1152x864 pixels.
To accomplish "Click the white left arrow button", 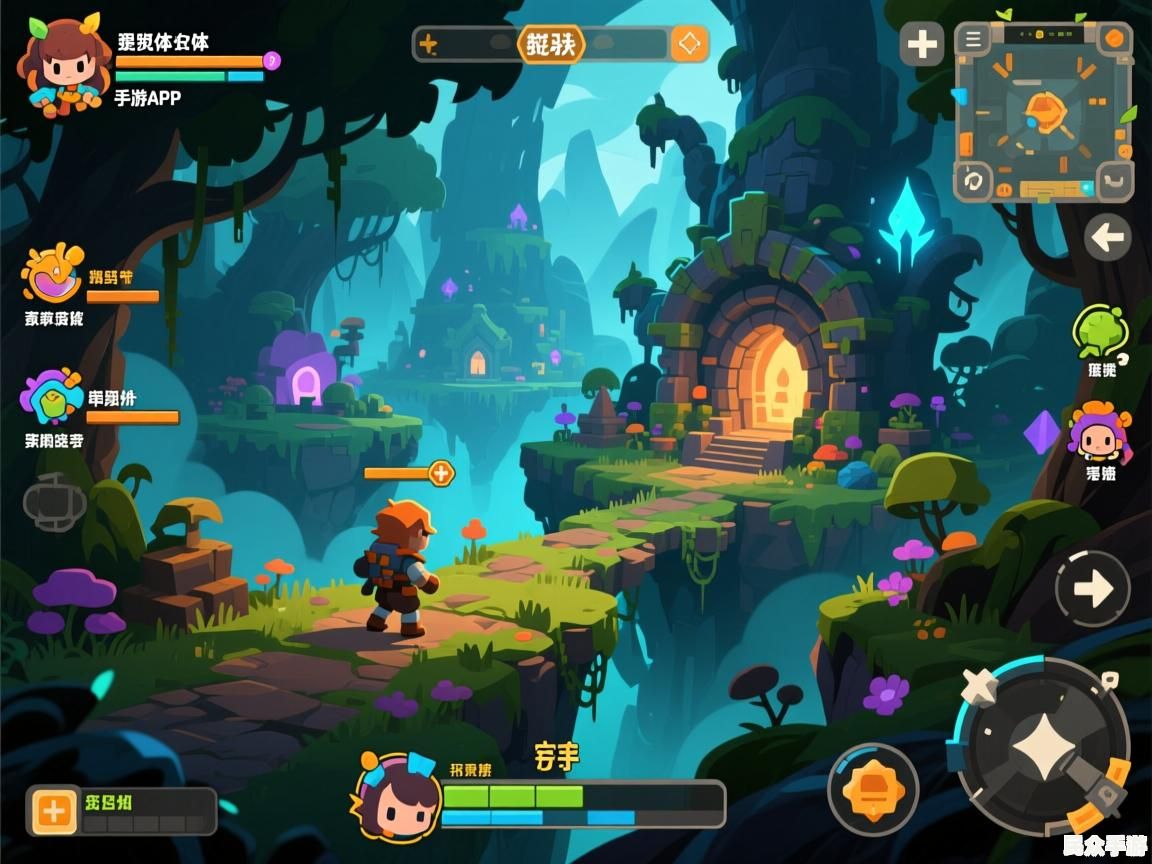I will pyautogui.click(x=1107, y=238).
